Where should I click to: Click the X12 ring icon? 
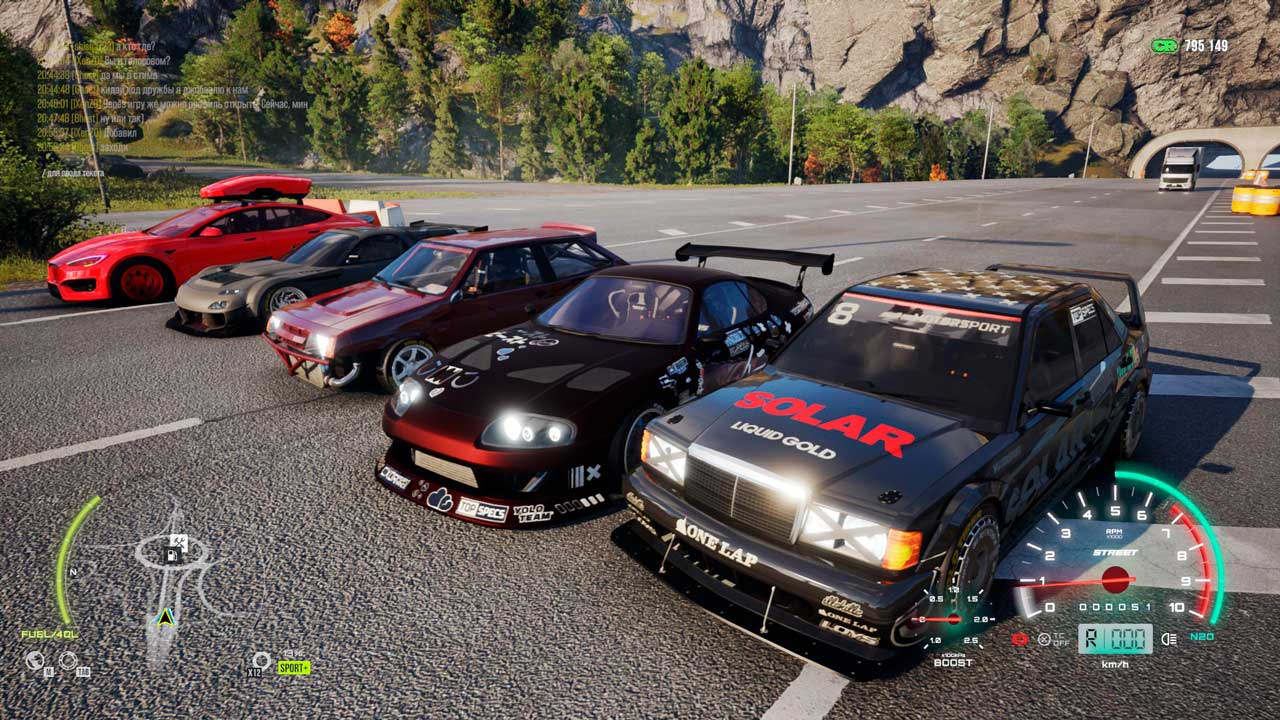tap(260, 661)
